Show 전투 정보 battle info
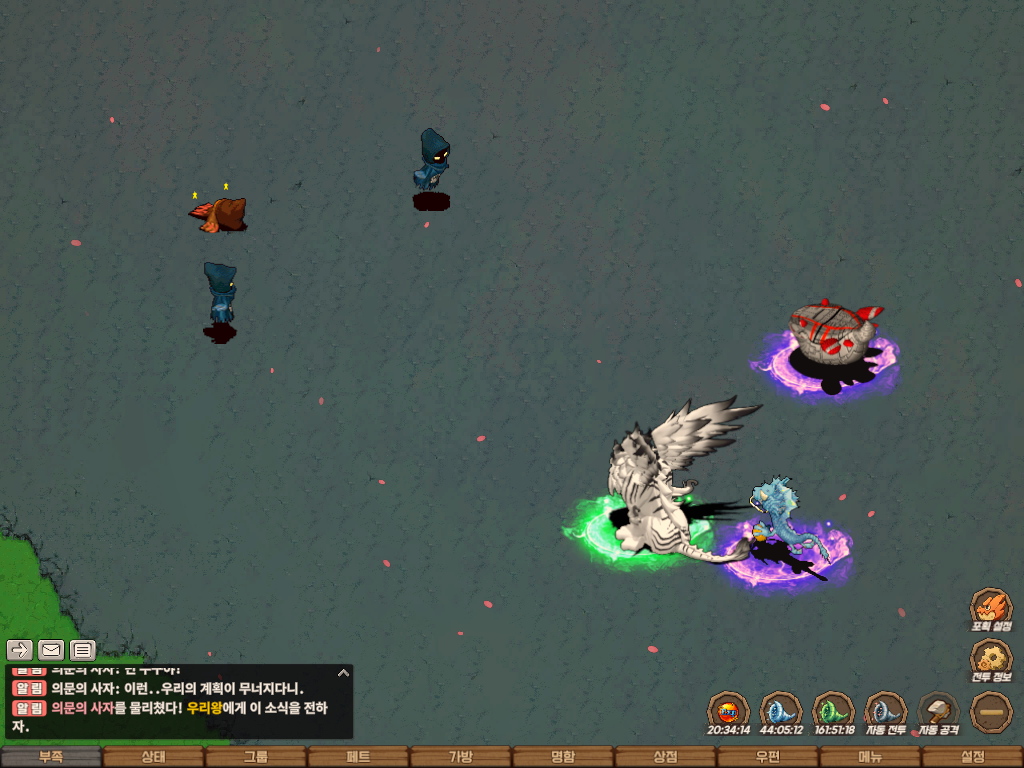This screenshot has height=768, width=1024. pos(992,659)
